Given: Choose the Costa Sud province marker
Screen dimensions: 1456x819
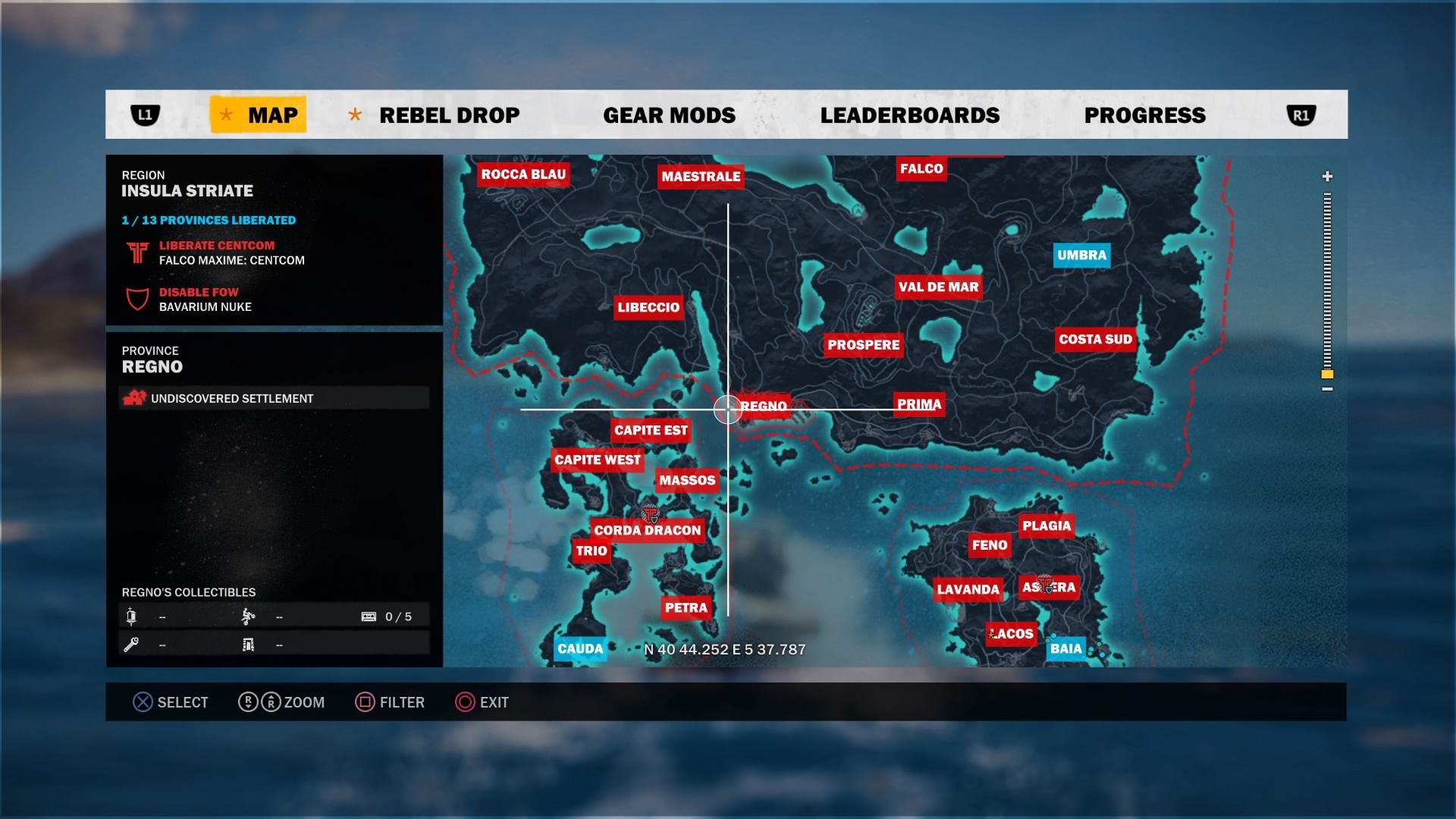Looking at the screenshot, I should tap(1095, 339).
